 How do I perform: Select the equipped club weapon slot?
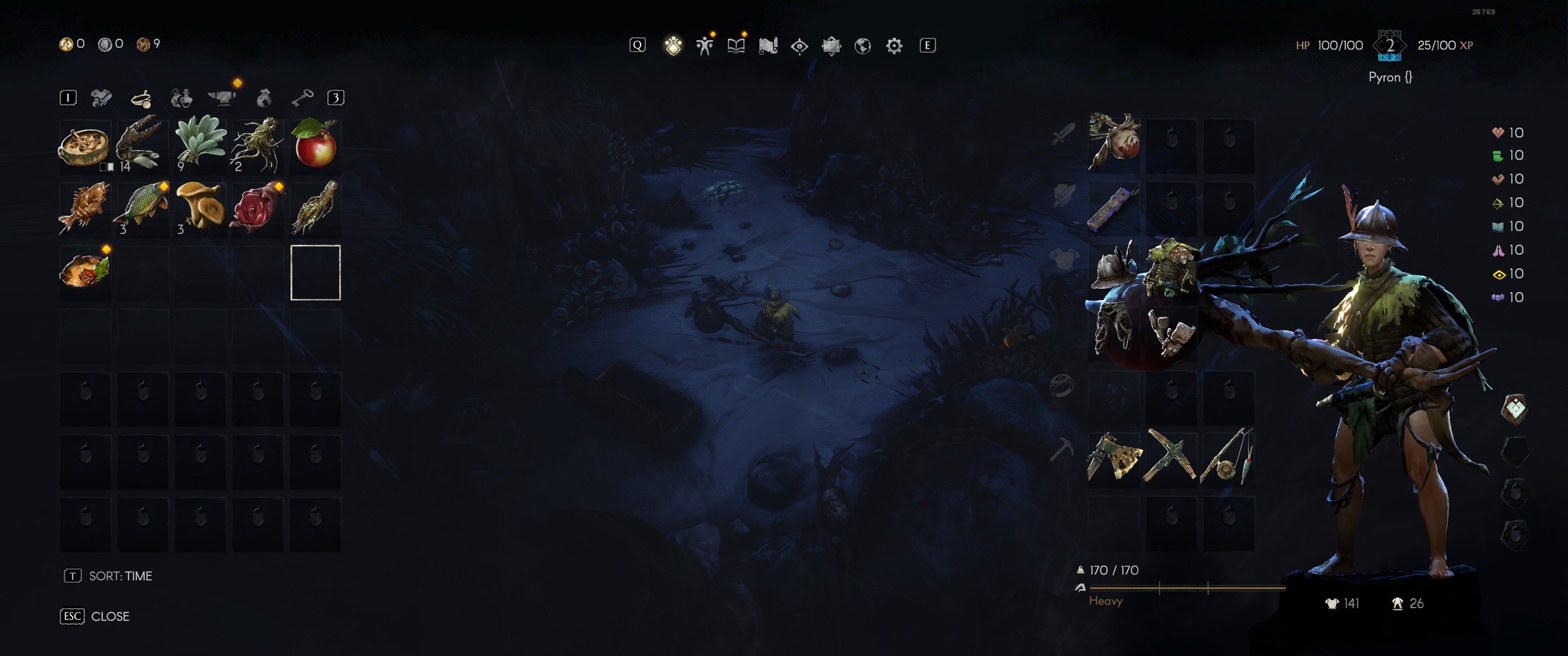click(1113, 143)
